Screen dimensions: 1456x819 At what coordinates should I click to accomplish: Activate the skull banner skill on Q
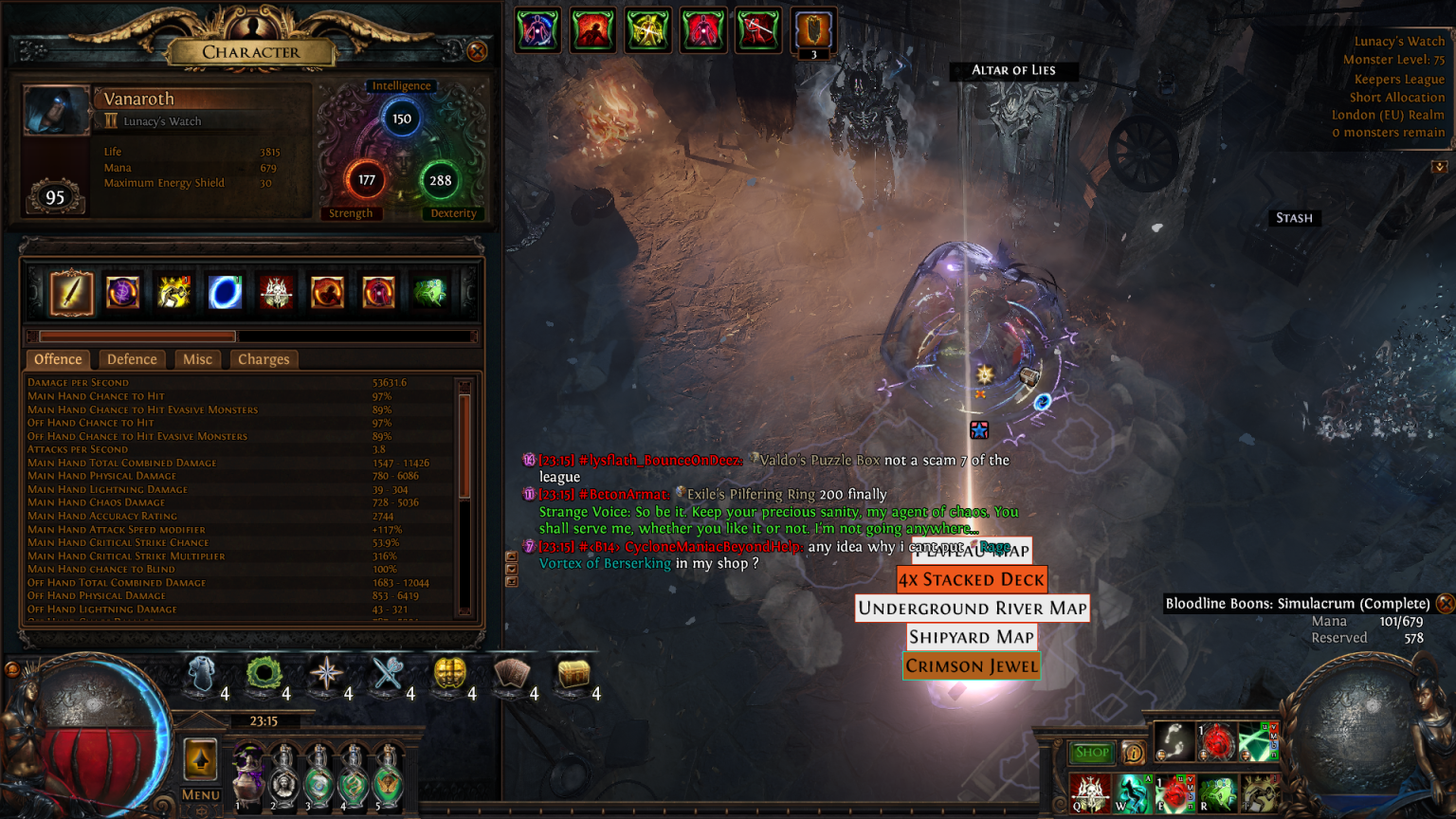coord(1089,792)
